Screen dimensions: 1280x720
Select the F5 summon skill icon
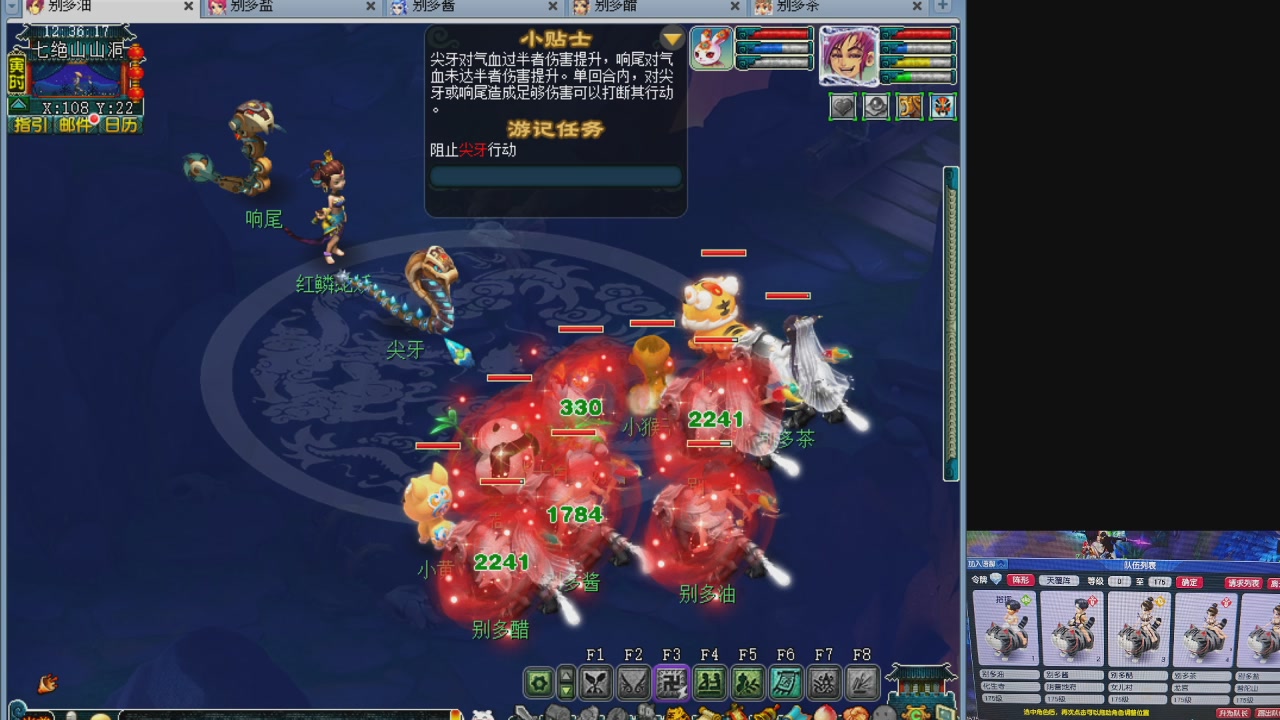tap(749, 683)
